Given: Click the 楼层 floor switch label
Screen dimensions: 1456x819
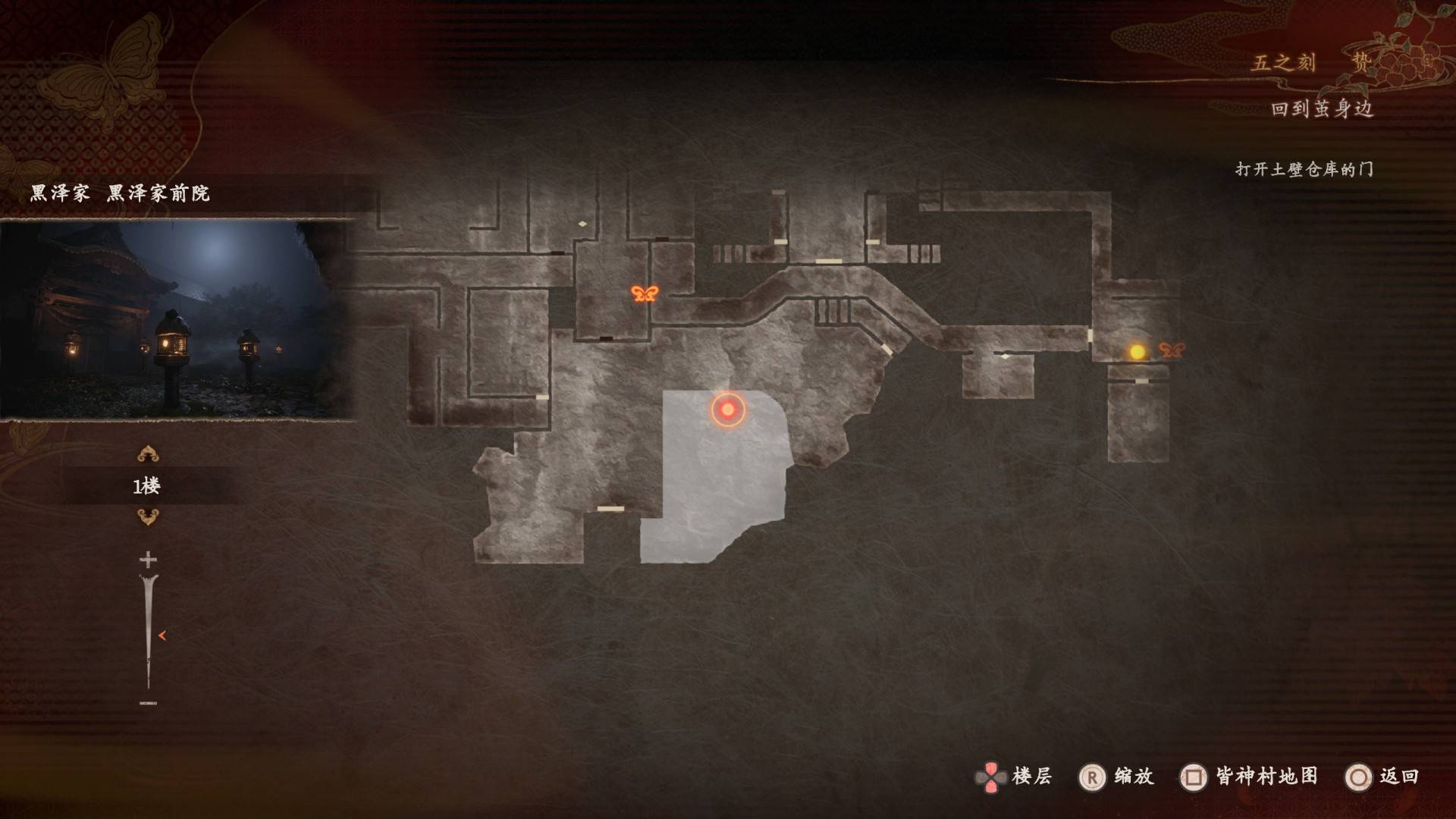Looking at the screenshot, I should 1031,777.
